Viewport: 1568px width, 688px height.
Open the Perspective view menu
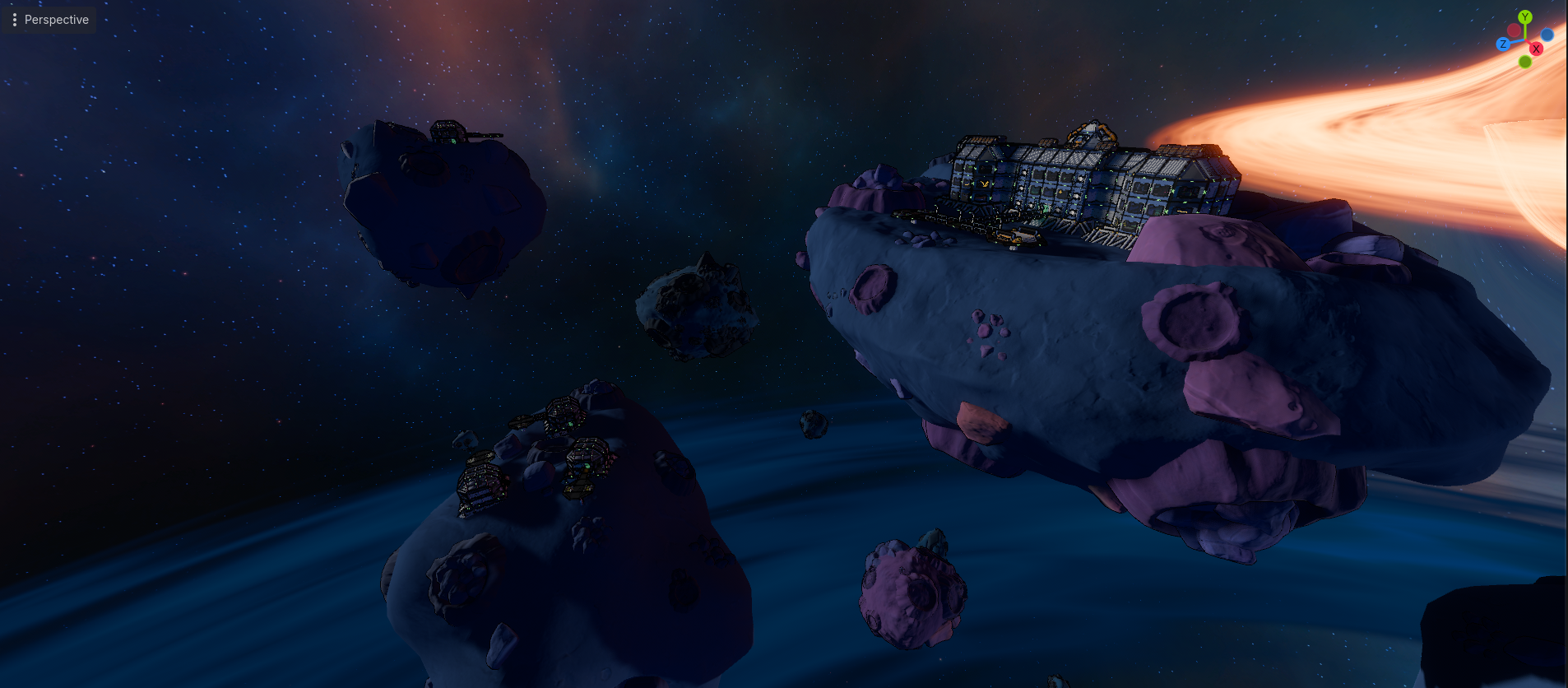click(x=49, y=20)
